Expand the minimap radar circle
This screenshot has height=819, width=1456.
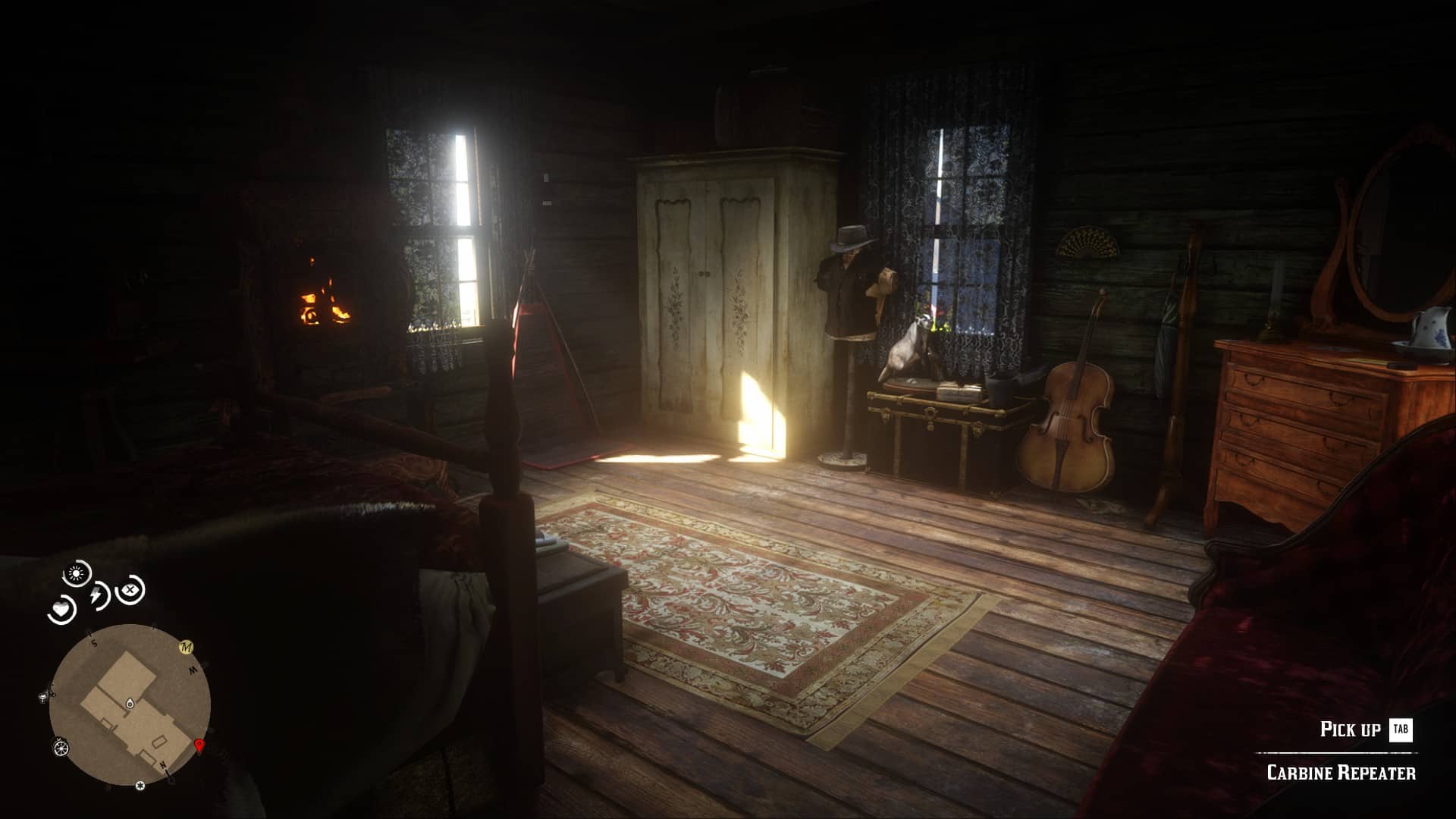pyautogui.click(x=129, y=705)
